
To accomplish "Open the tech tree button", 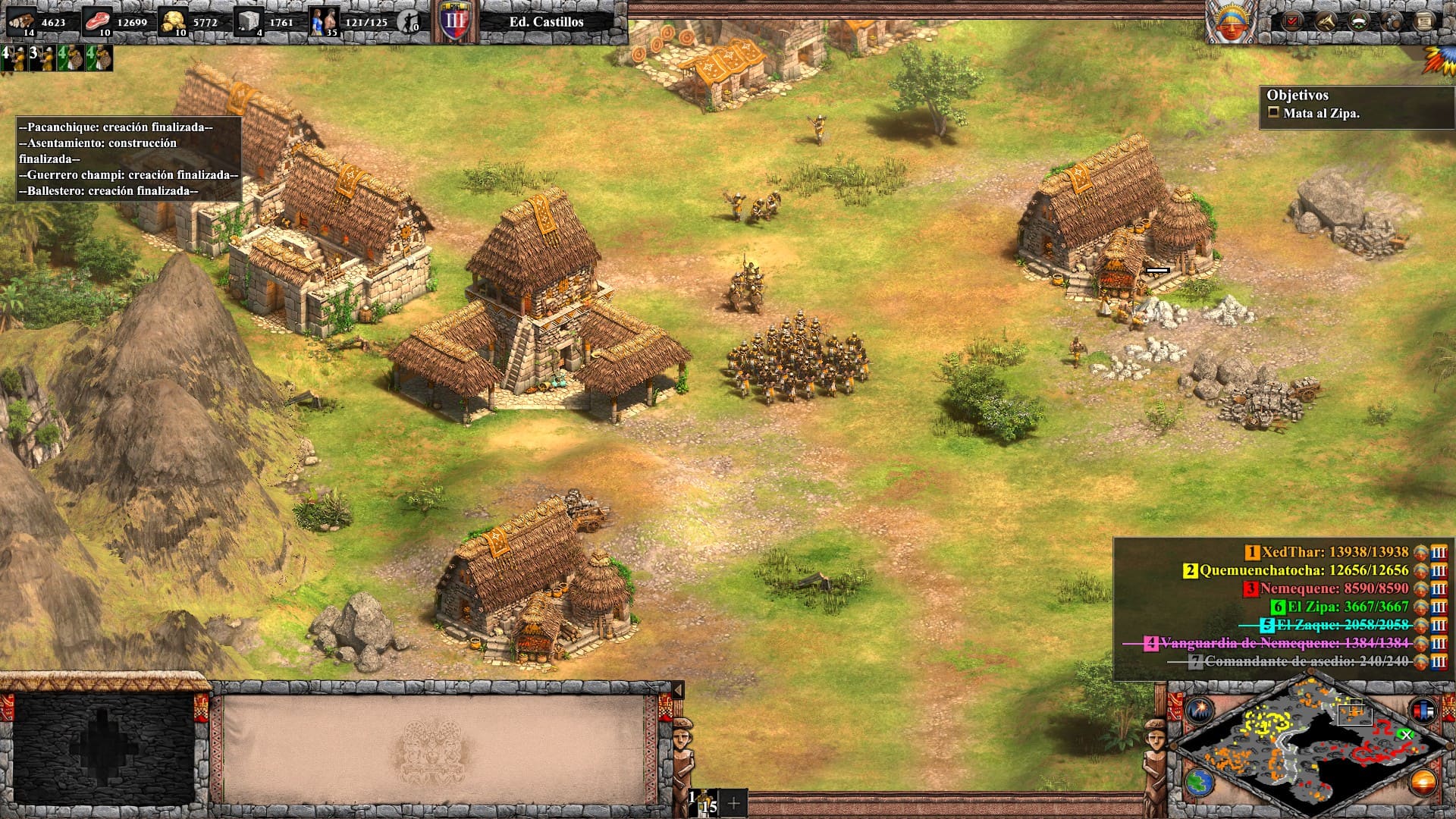I will point(1326,21).
